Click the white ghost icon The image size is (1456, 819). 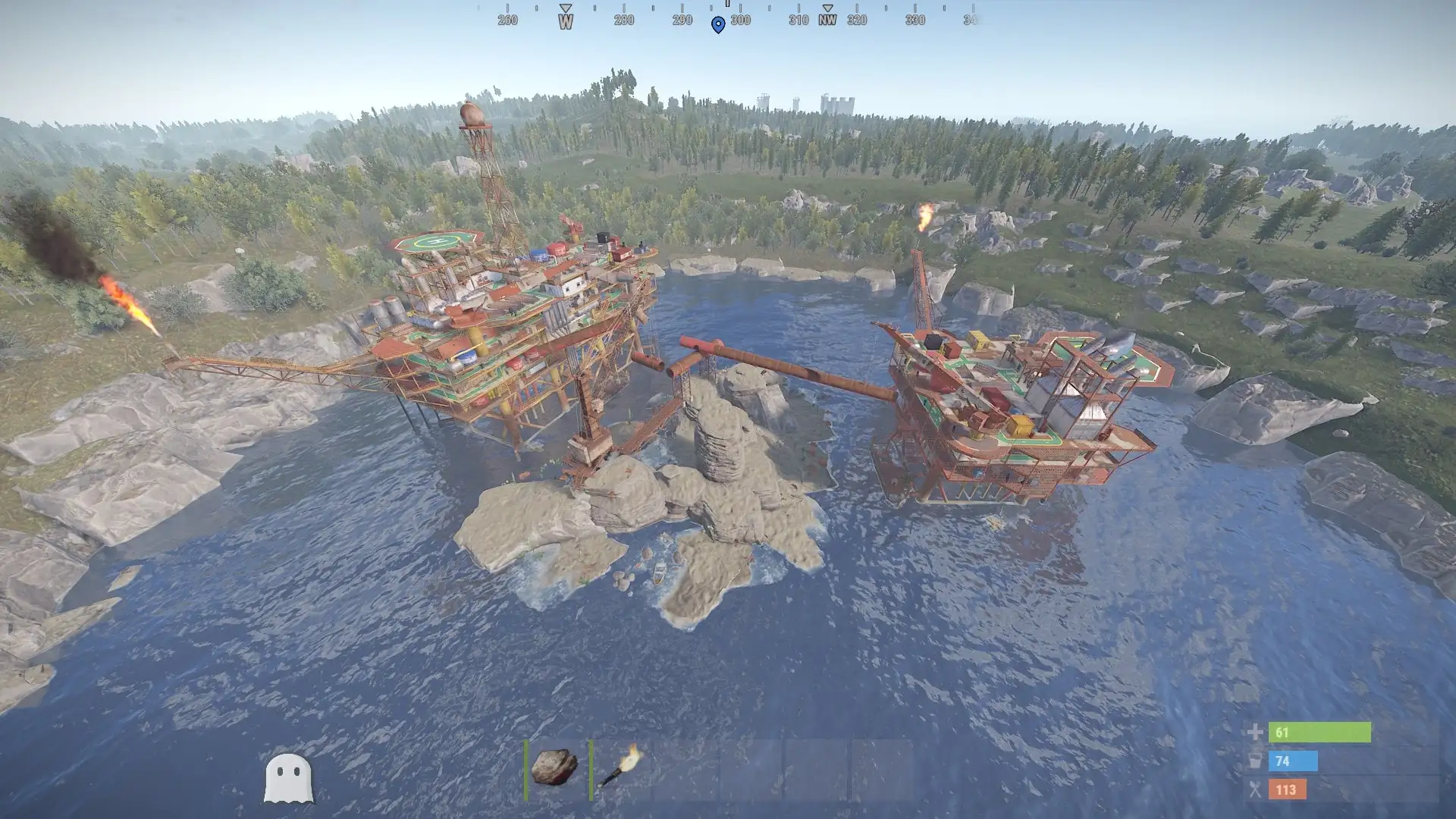288,777
